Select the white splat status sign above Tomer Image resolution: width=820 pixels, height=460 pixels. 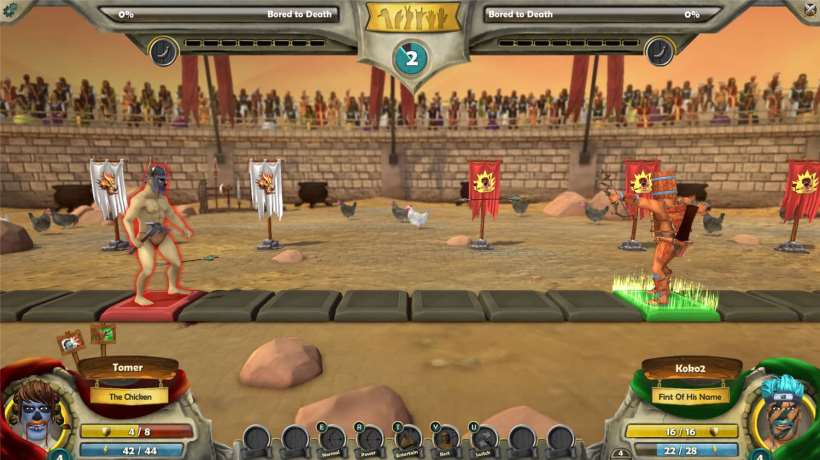click(70, 344)
